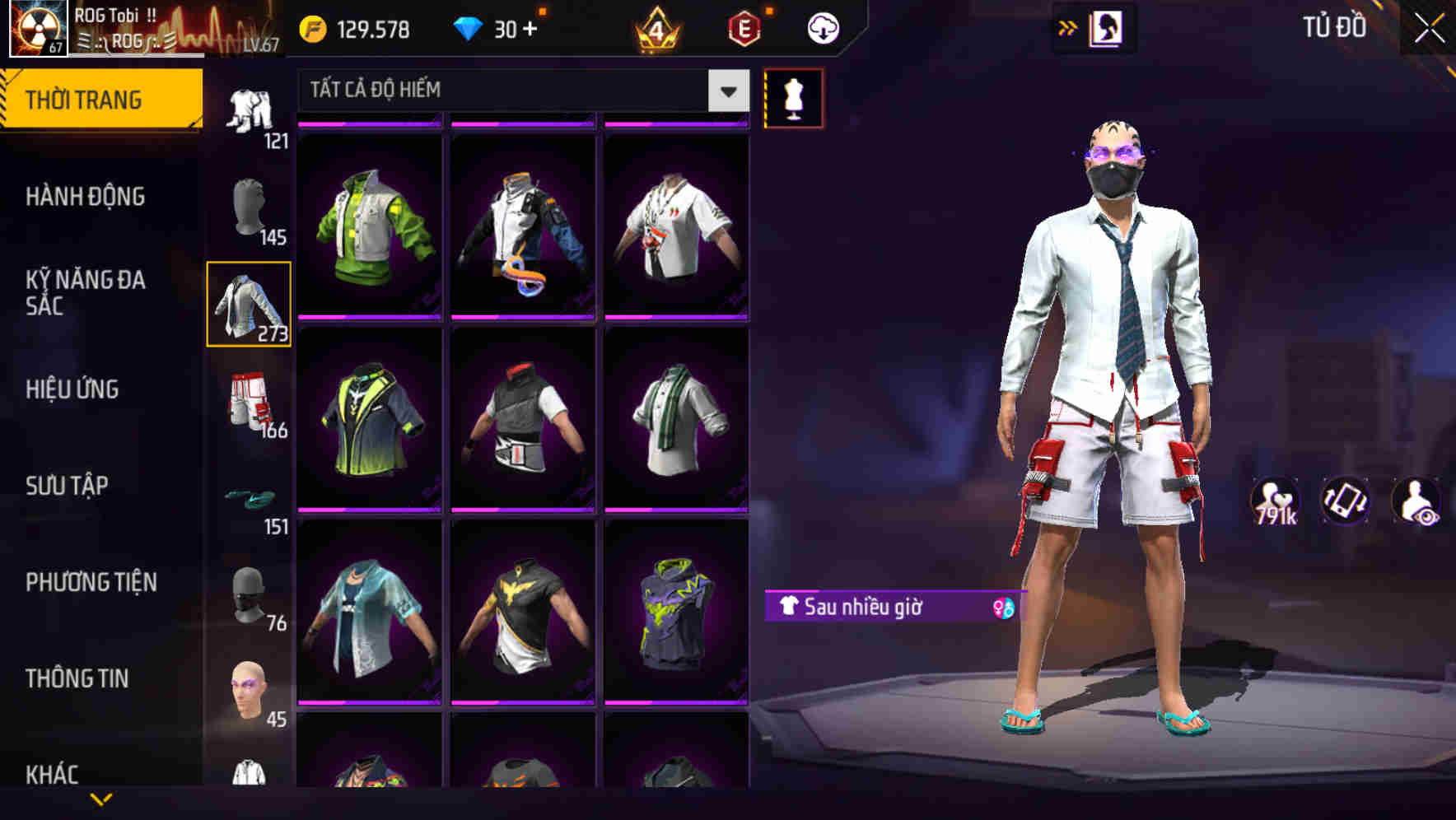Select the shirt category with 273 items
Screen dimensions: 1456x820
point(250,305)
